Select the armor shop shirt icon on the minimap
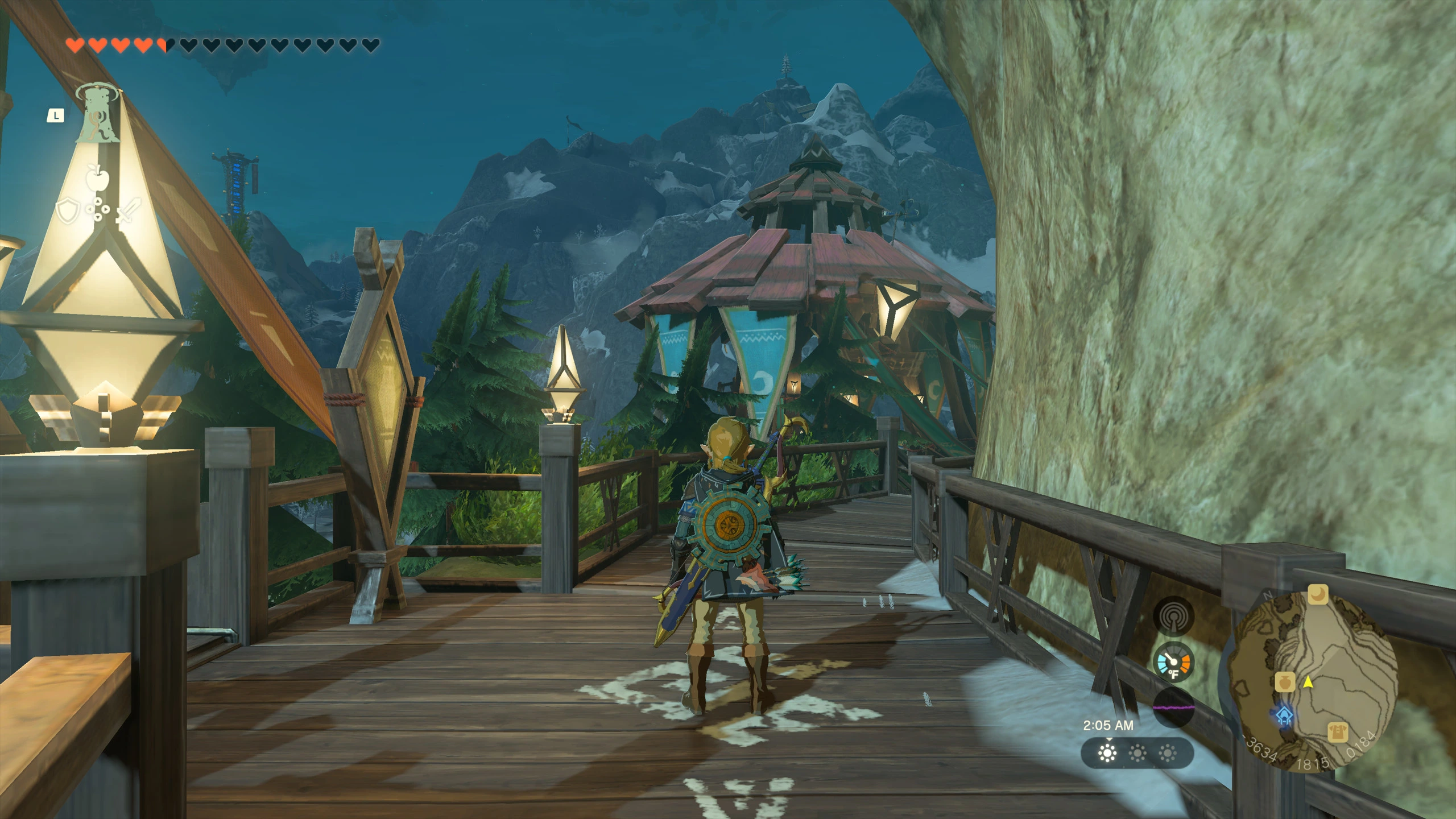This screenshot has height=819, width=1456. point(1338,733)
